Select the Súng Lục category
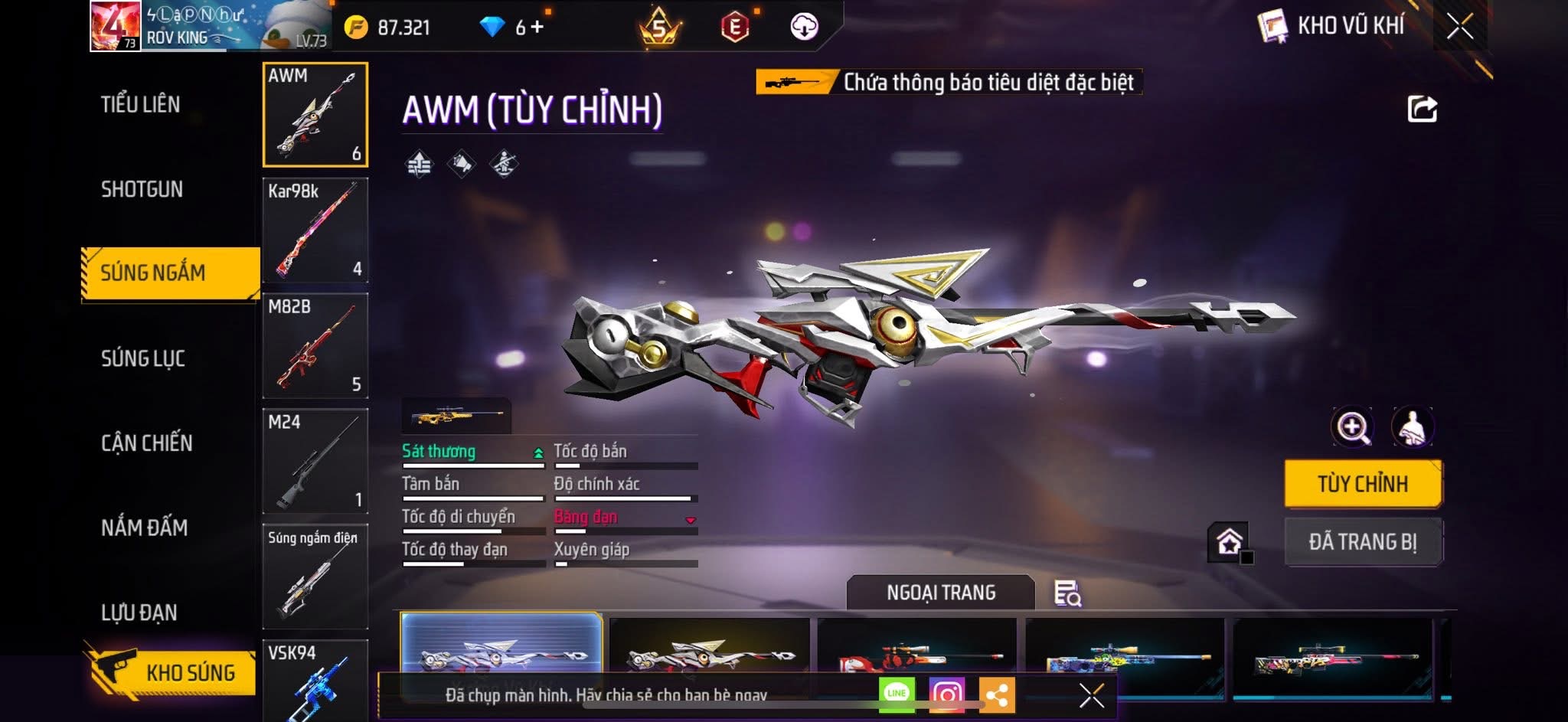The image size is (1568, 722). tap(143, 358)
